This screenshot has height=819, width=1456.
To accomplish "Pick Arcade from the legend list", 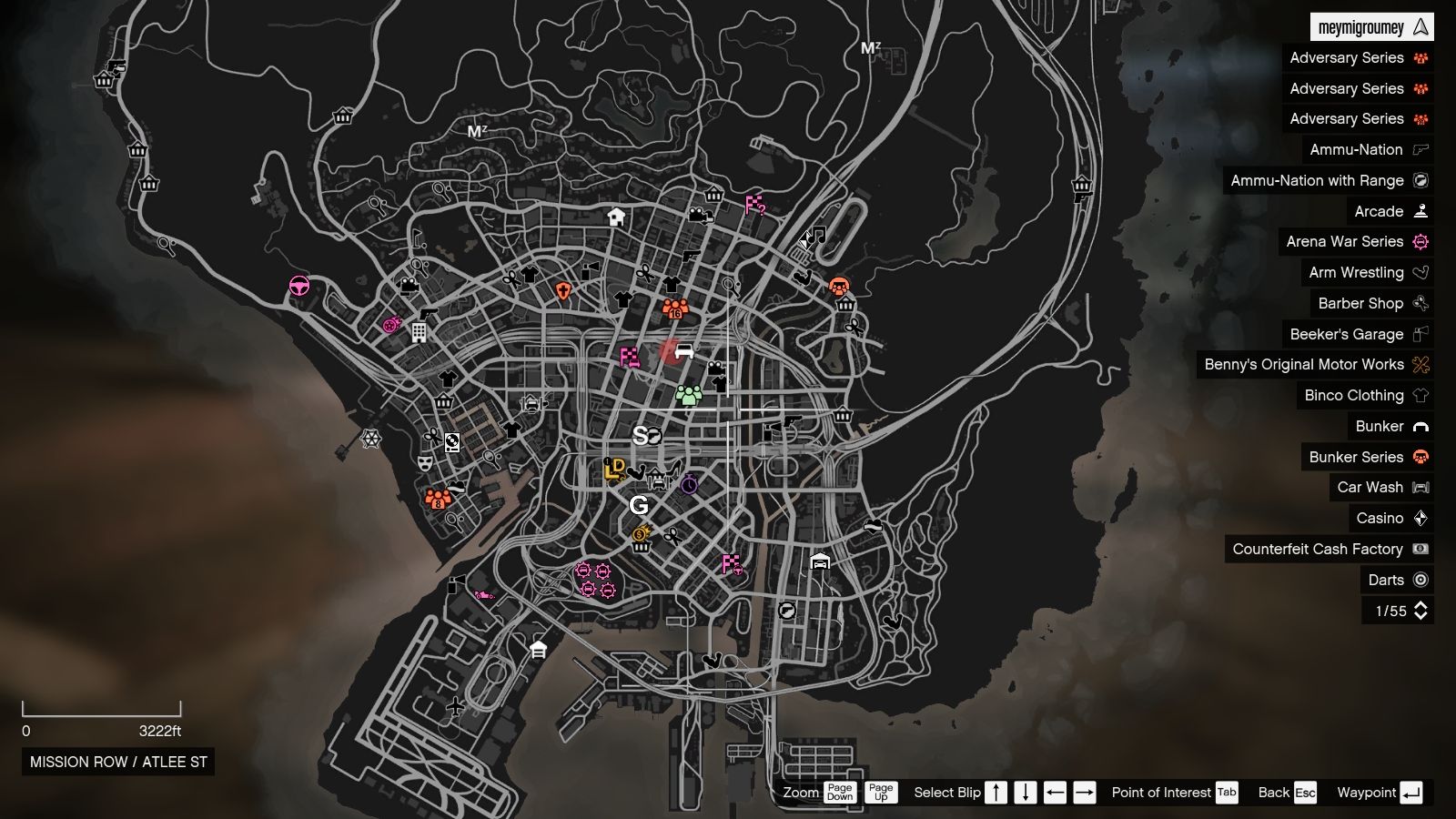I will [1390, 211].
